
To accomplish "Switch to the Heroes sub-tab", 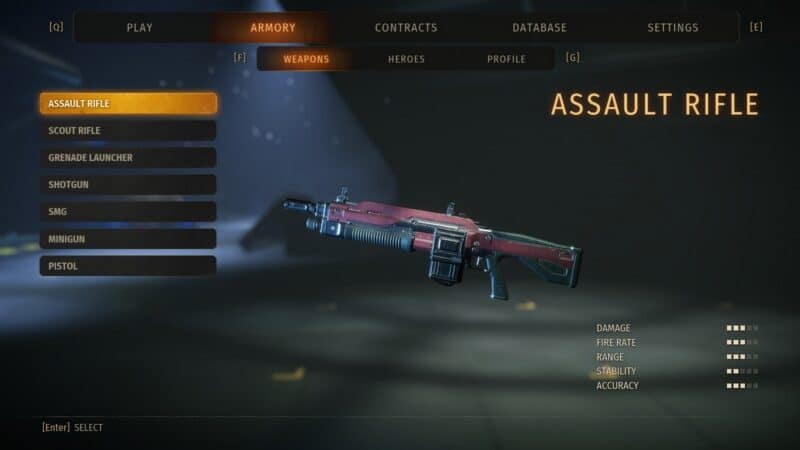I will point(406,59).
